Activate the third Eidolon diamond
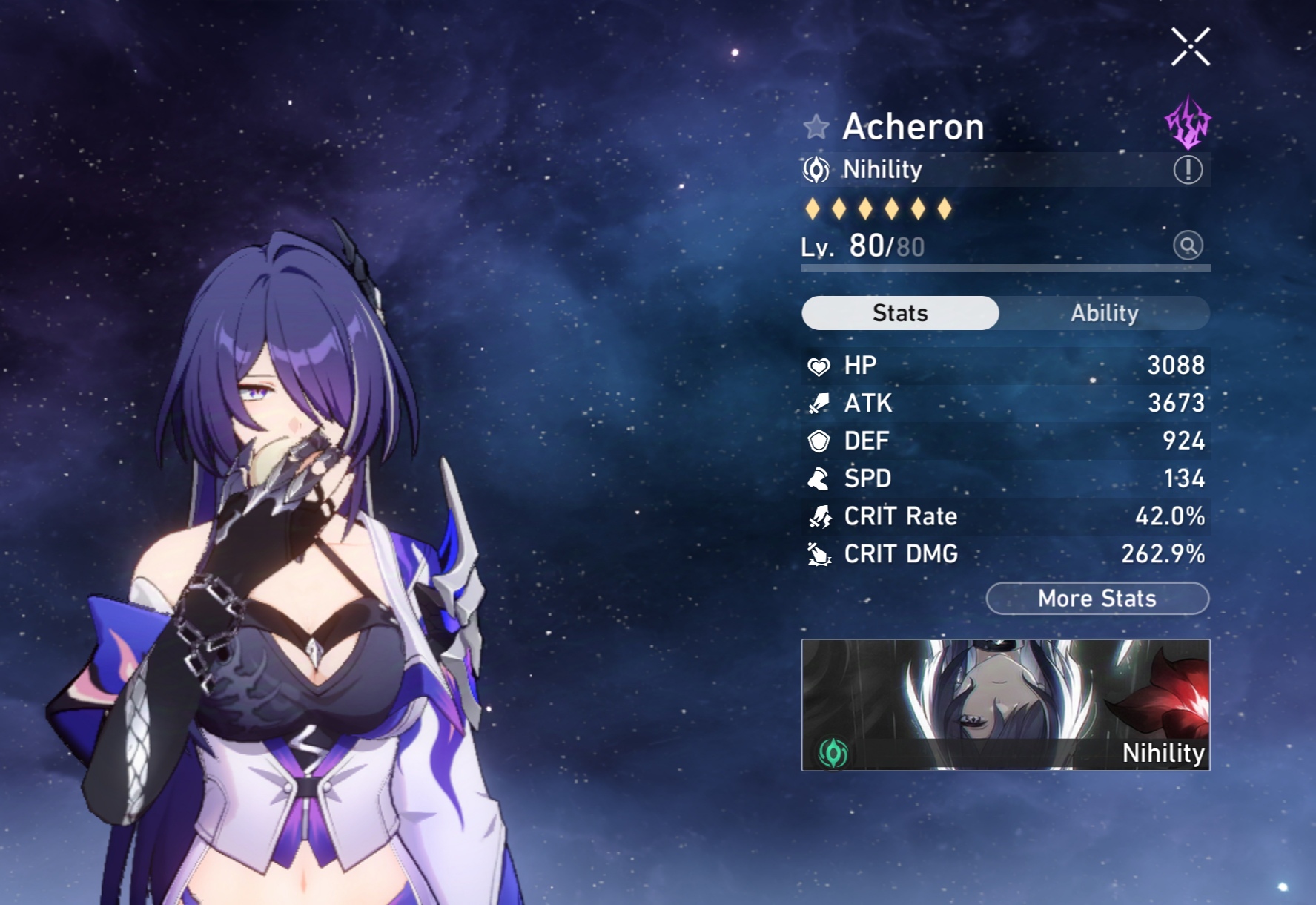This screenshot has height=905, width=1316. [865, 208]
